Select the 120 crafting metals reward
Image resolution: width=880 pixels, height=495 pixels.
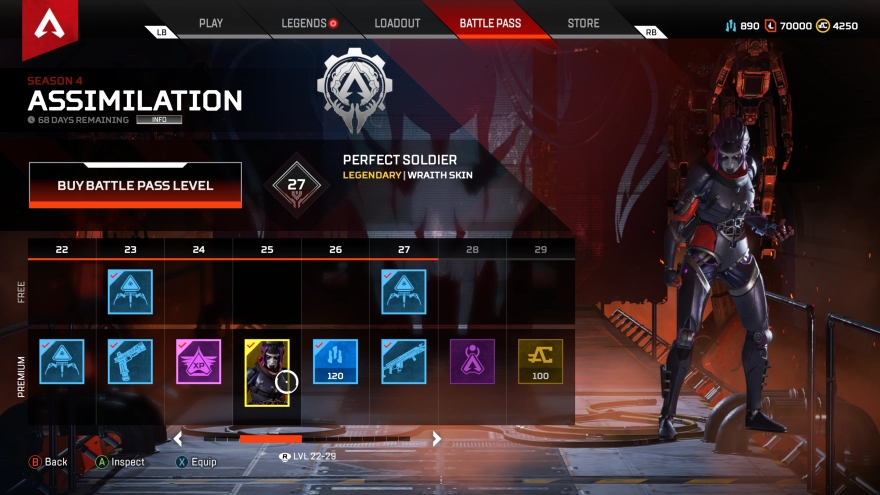pyautogui.click(x=335, y=361)
